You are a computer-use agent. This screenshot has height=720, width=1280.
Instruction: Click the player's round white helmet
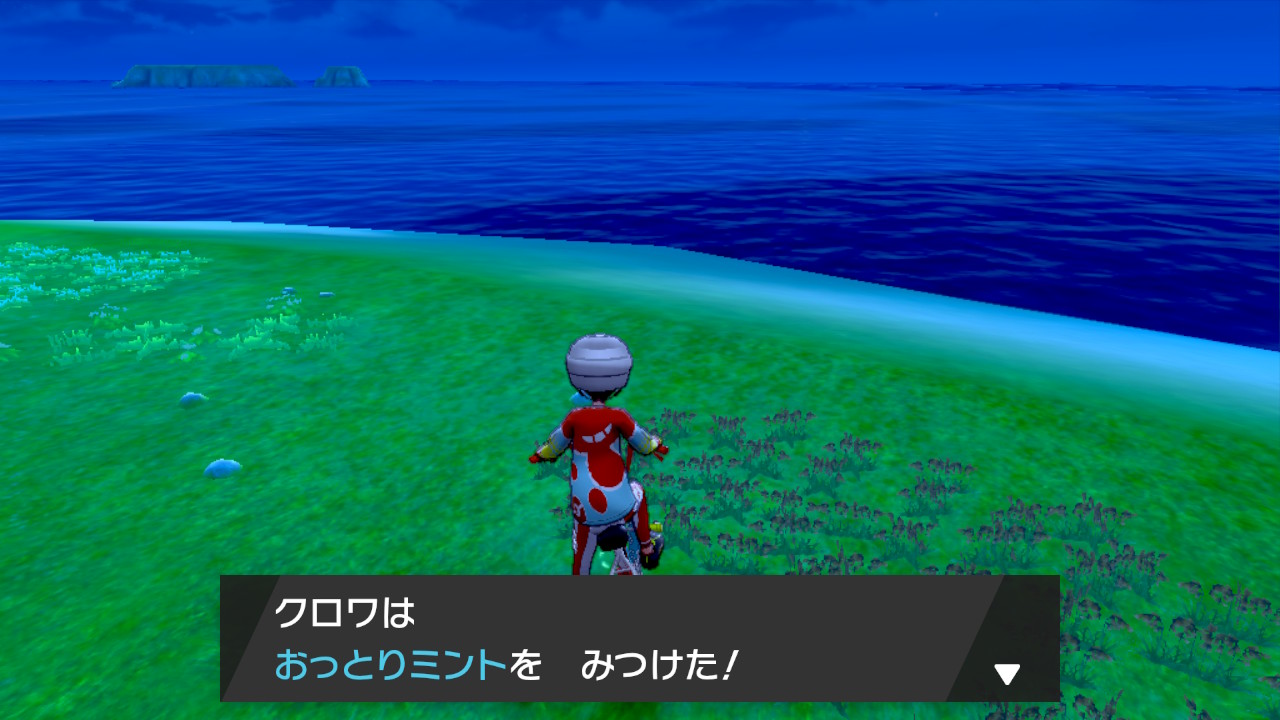[x=599, y=362]
